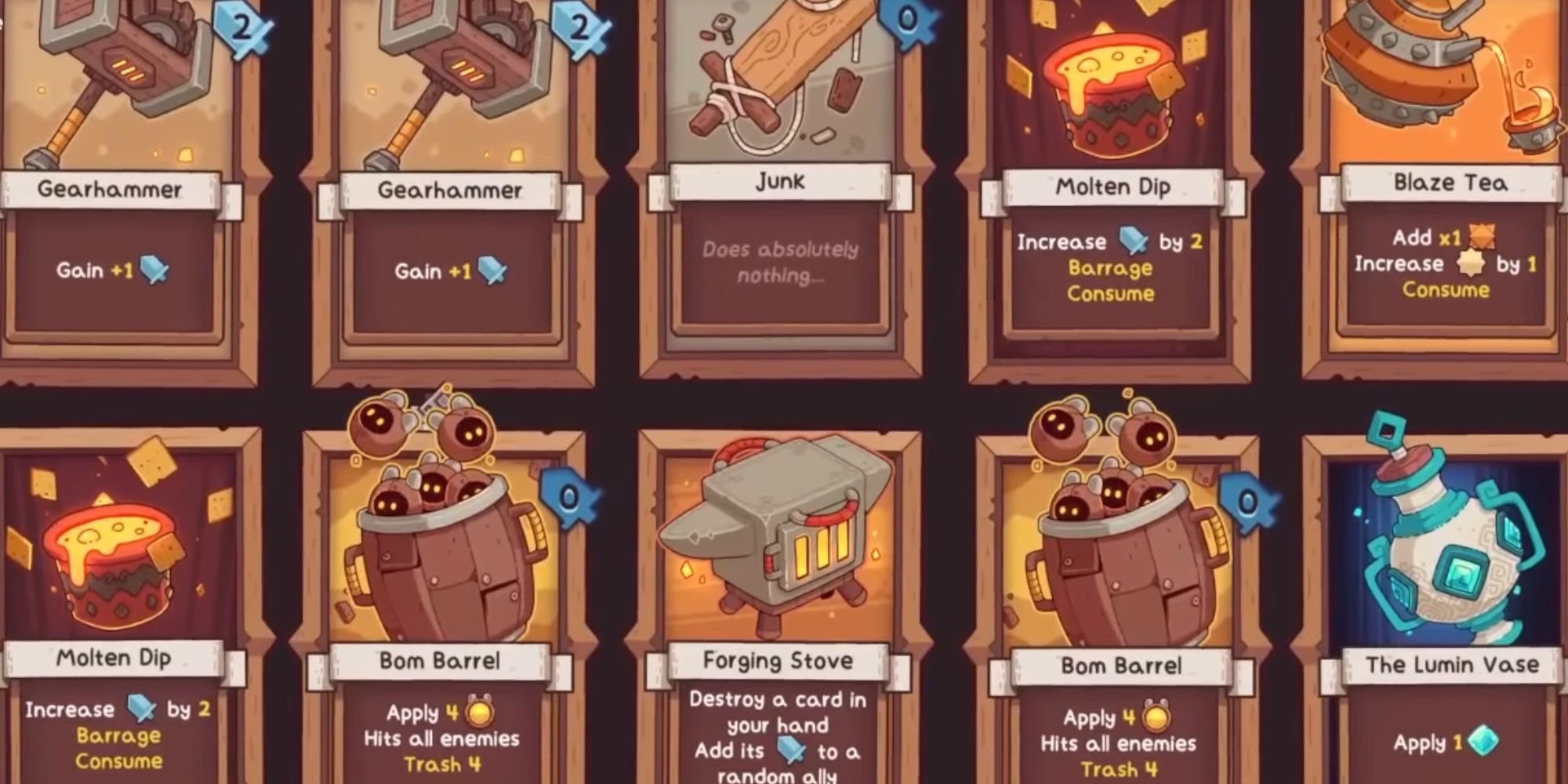Click the Barrage keyword on top Molten Dip
Image resolution: width=1568 pixels, height=784 pixels.
(x=1109, y=267)
